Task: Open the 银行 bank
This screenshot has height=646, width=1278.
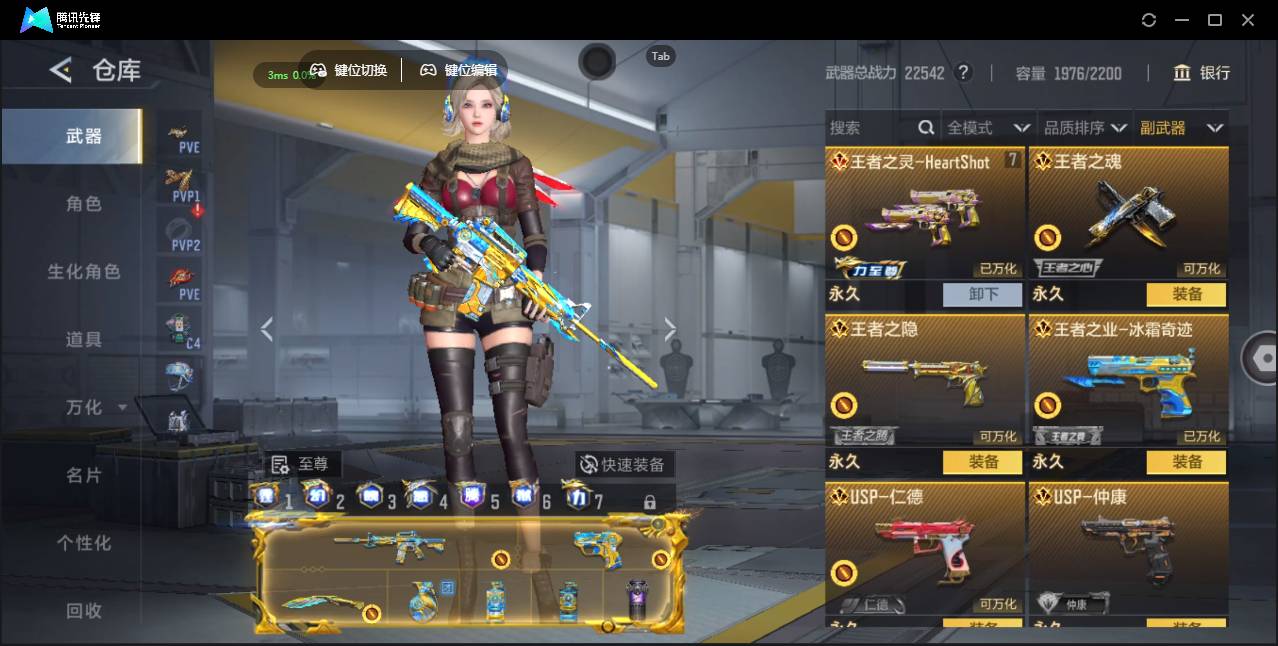Action: [x=1202, y=73]
